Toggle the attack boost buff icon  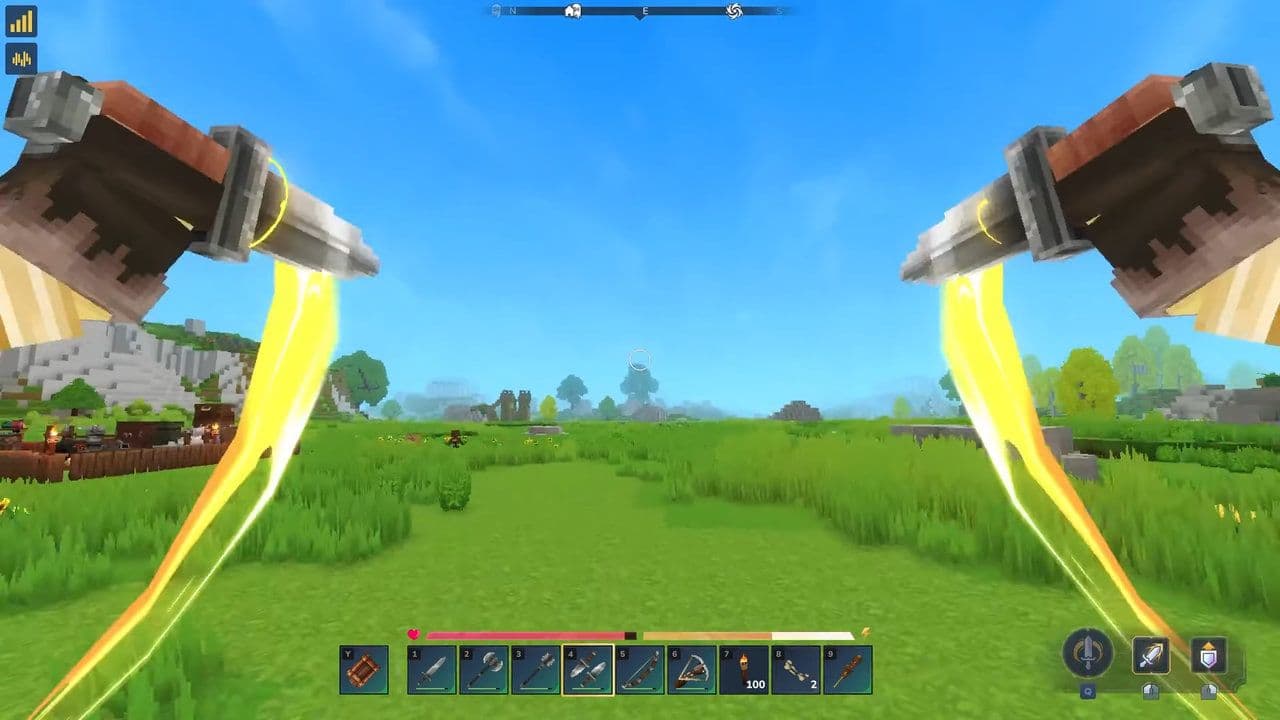pos(1151,654)
